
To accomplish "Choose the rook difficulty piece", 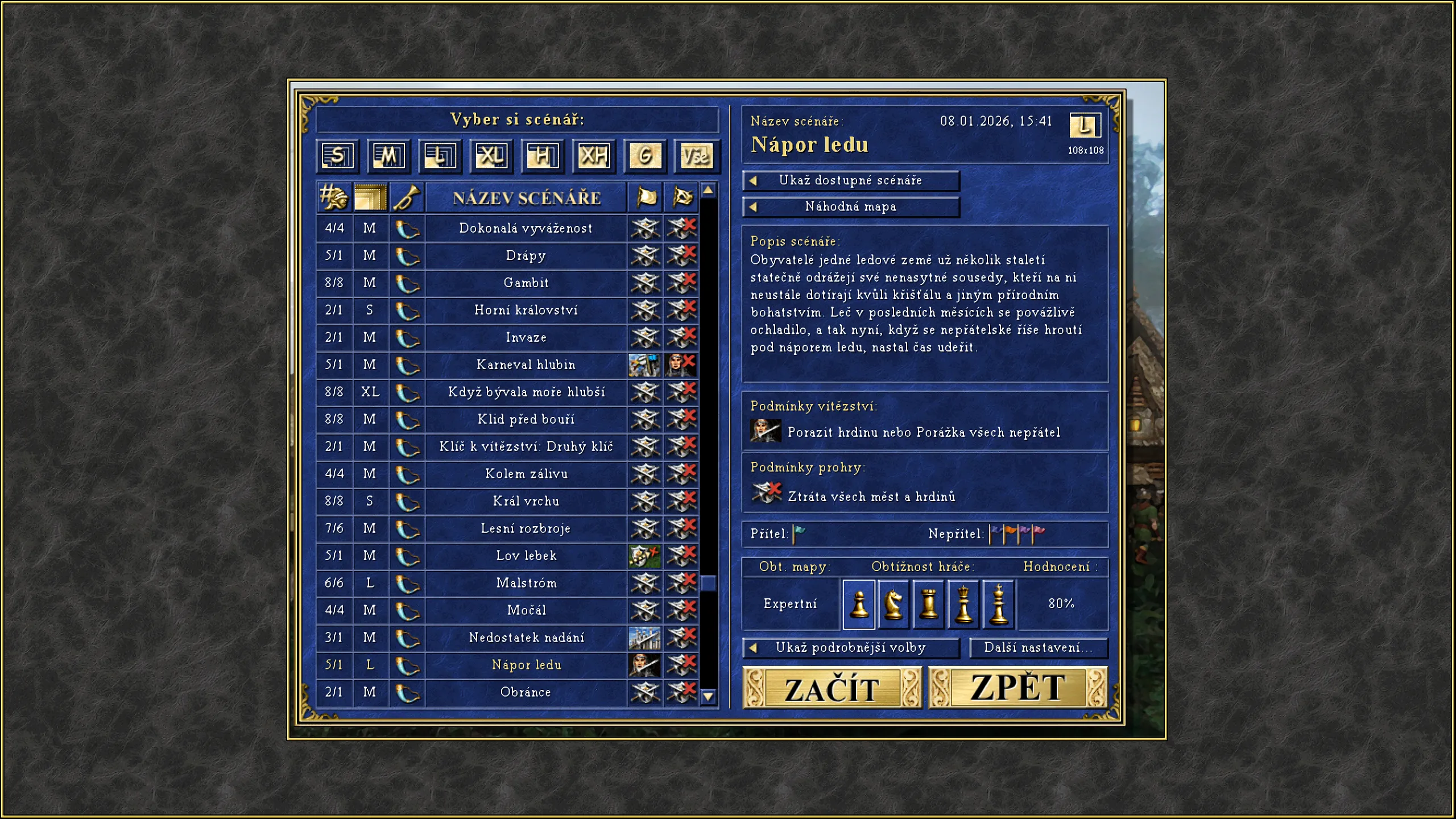I will (929, 604).
